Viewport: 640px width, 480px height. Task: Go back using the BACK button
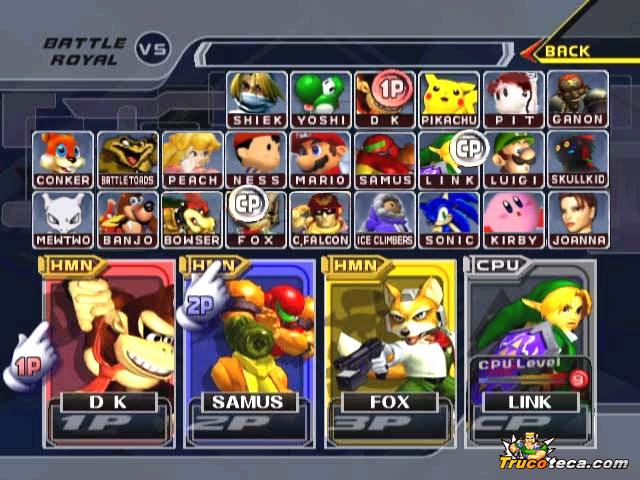click(x=574, y=50)
